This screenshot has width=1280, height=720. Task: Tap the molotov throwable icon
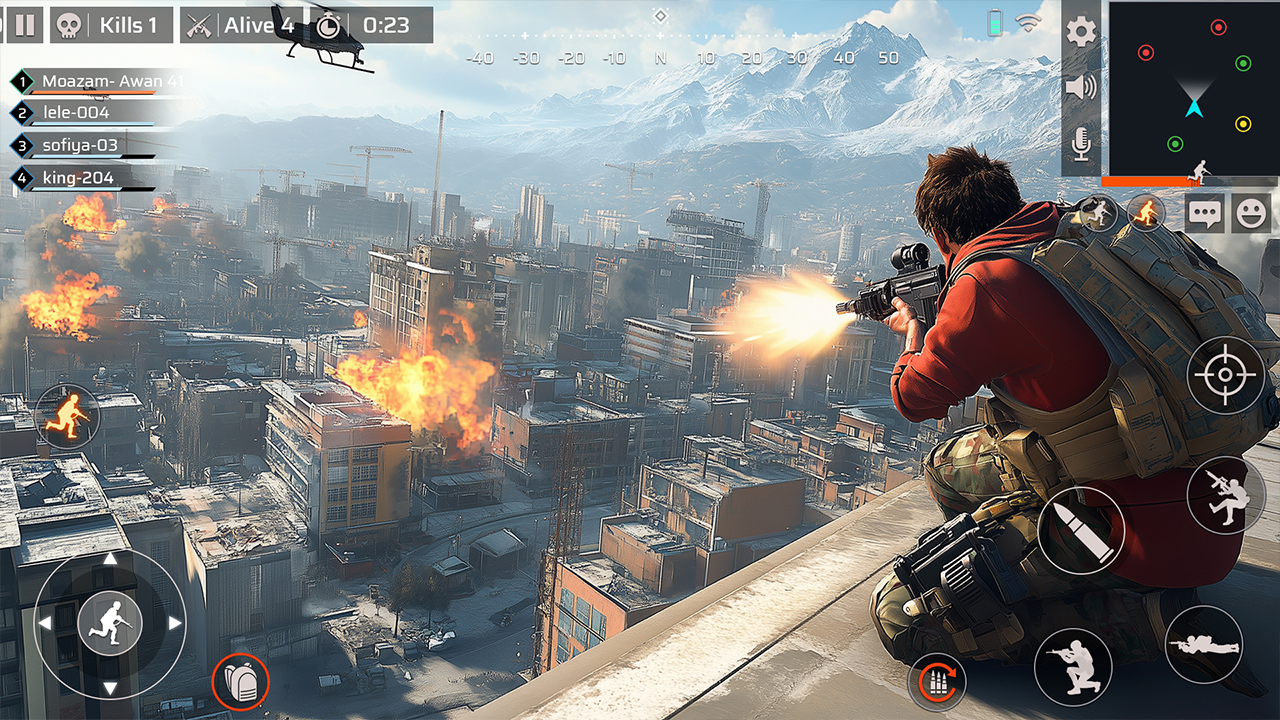[1143, 213]
